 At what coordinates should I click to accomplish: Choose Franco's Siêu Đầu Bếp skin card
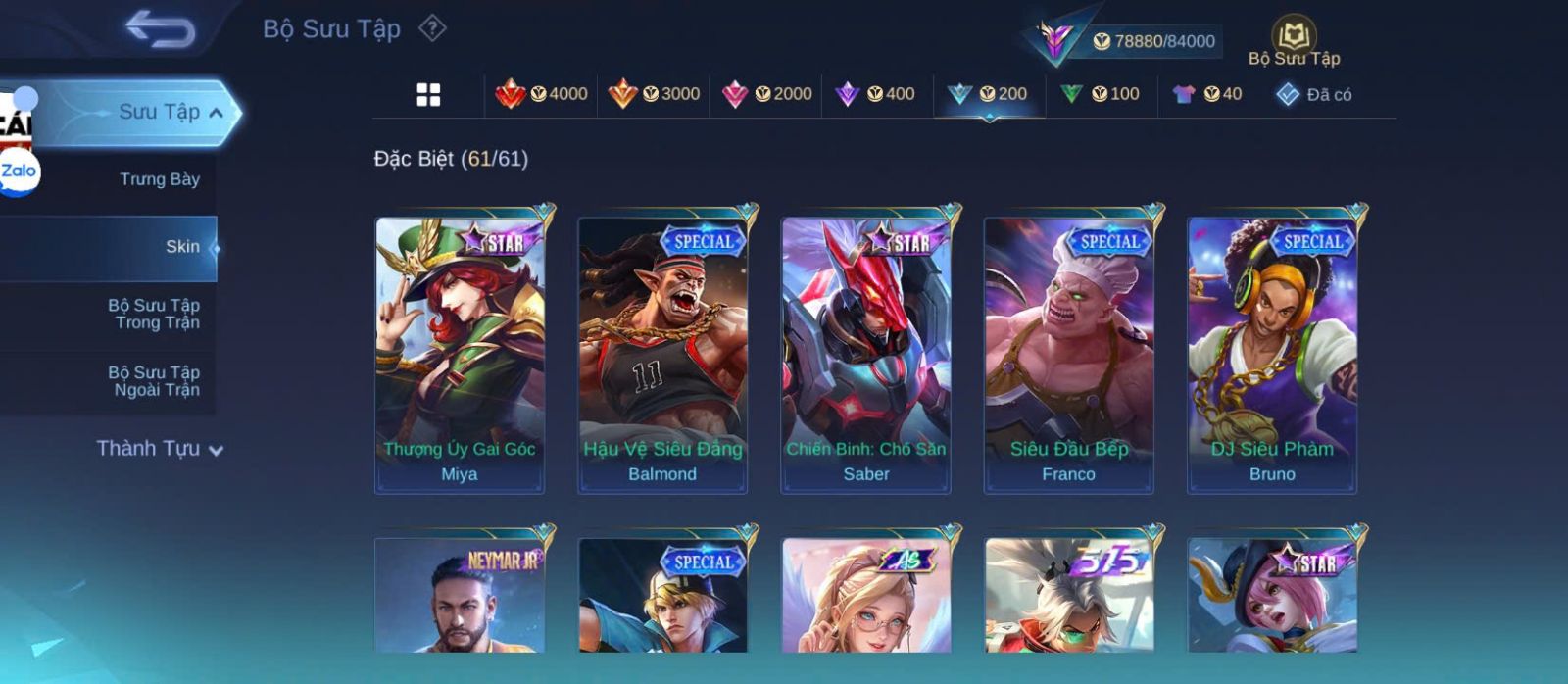(x=1068, y=355)
